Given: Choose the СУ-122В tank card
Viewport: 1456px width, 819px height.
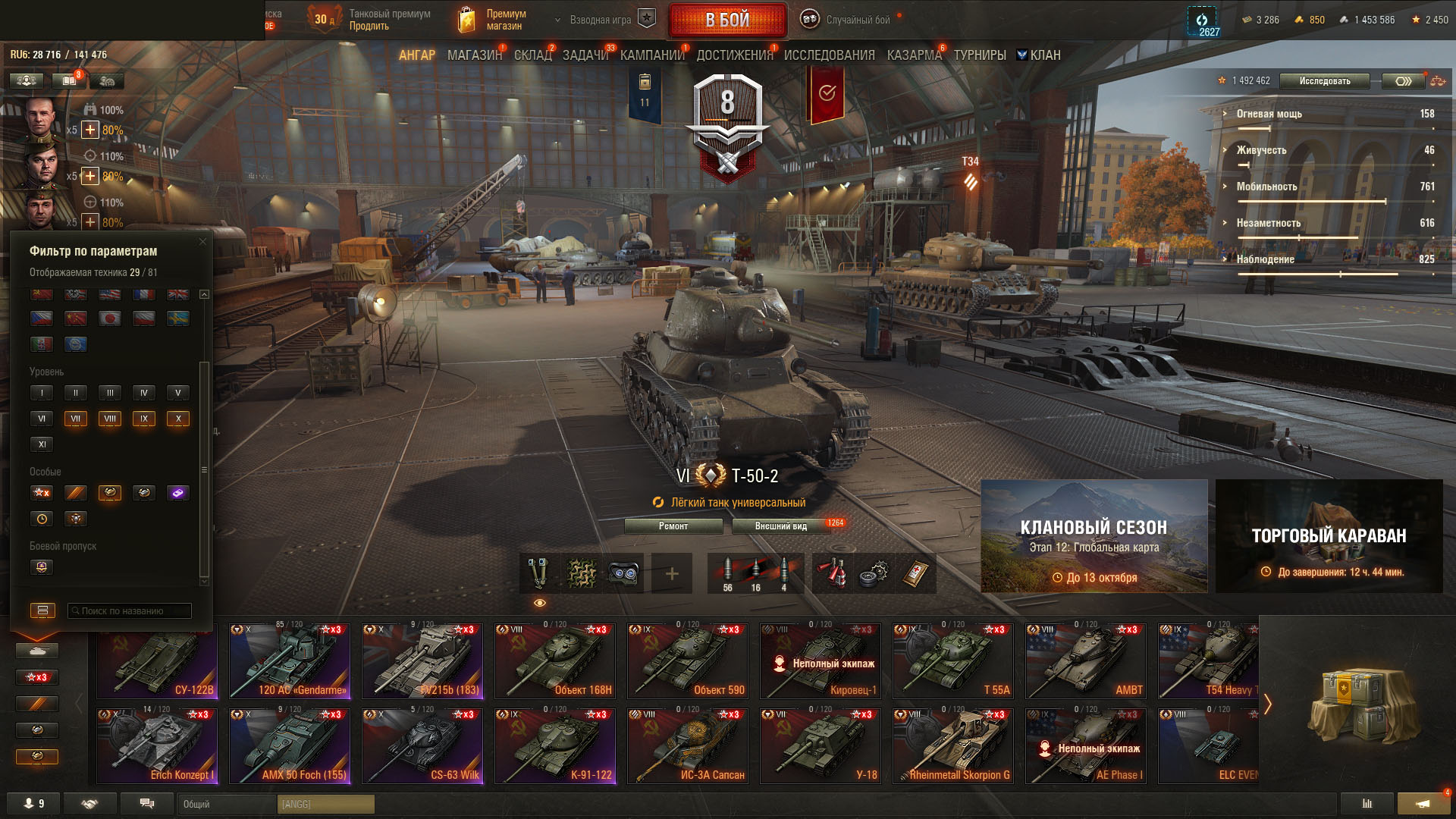Looking at the screenshot, I should pos(157,661).
